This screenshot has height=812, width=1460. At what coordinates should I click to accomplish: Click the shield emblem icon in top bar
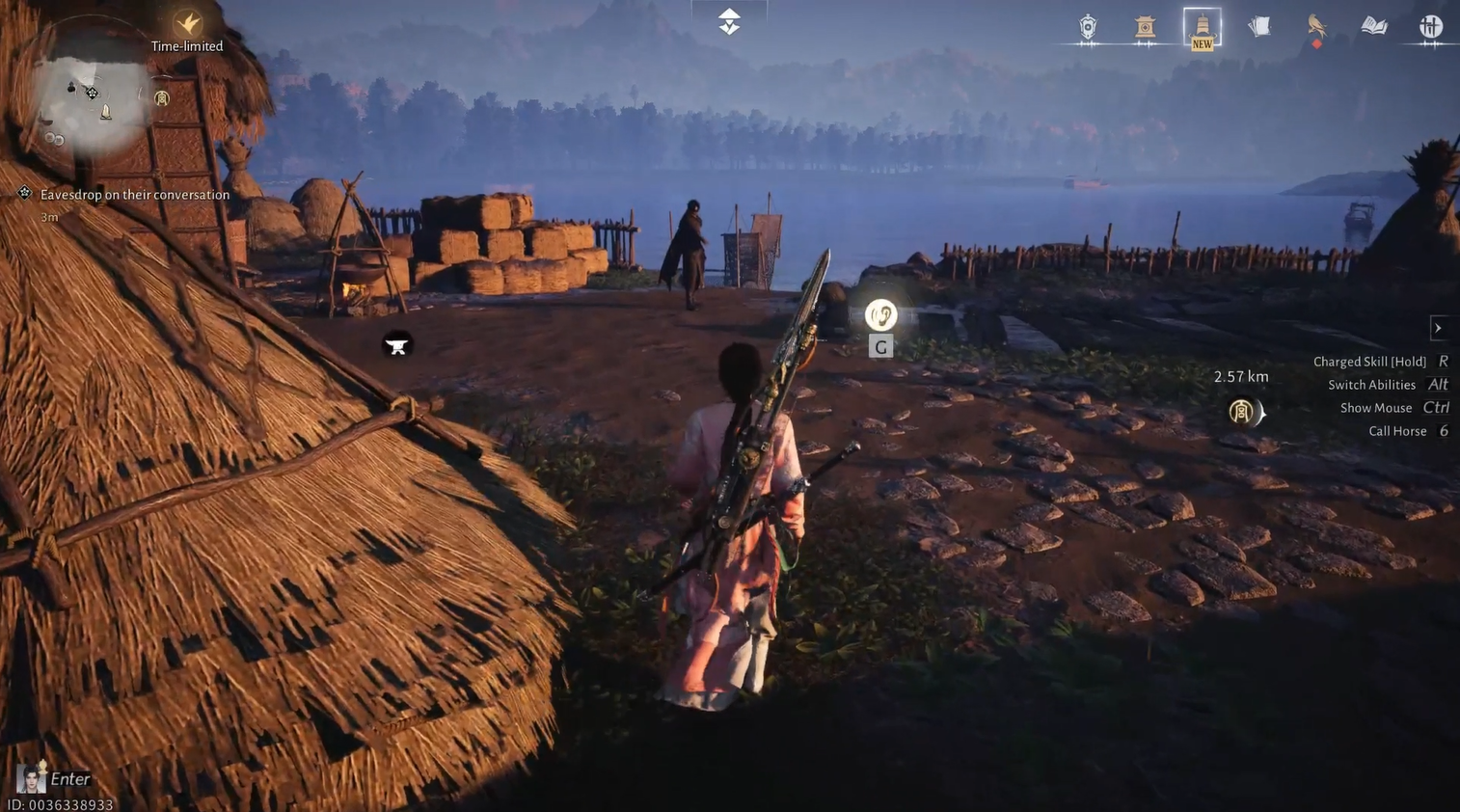[x=1088, y=27]
